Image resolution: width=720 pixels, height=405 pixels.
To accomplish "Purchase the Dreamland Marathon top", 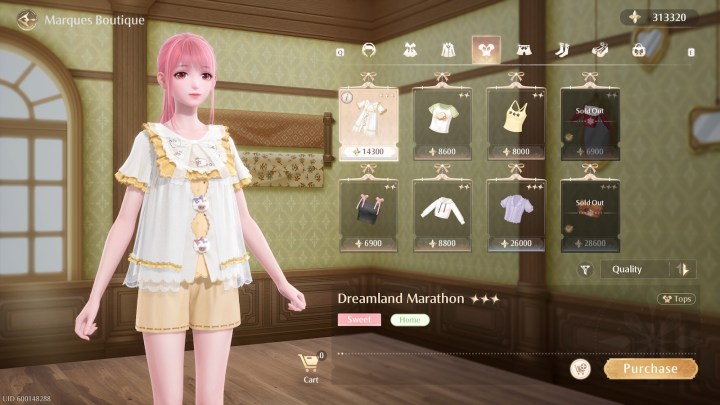I will coord(650,368).
